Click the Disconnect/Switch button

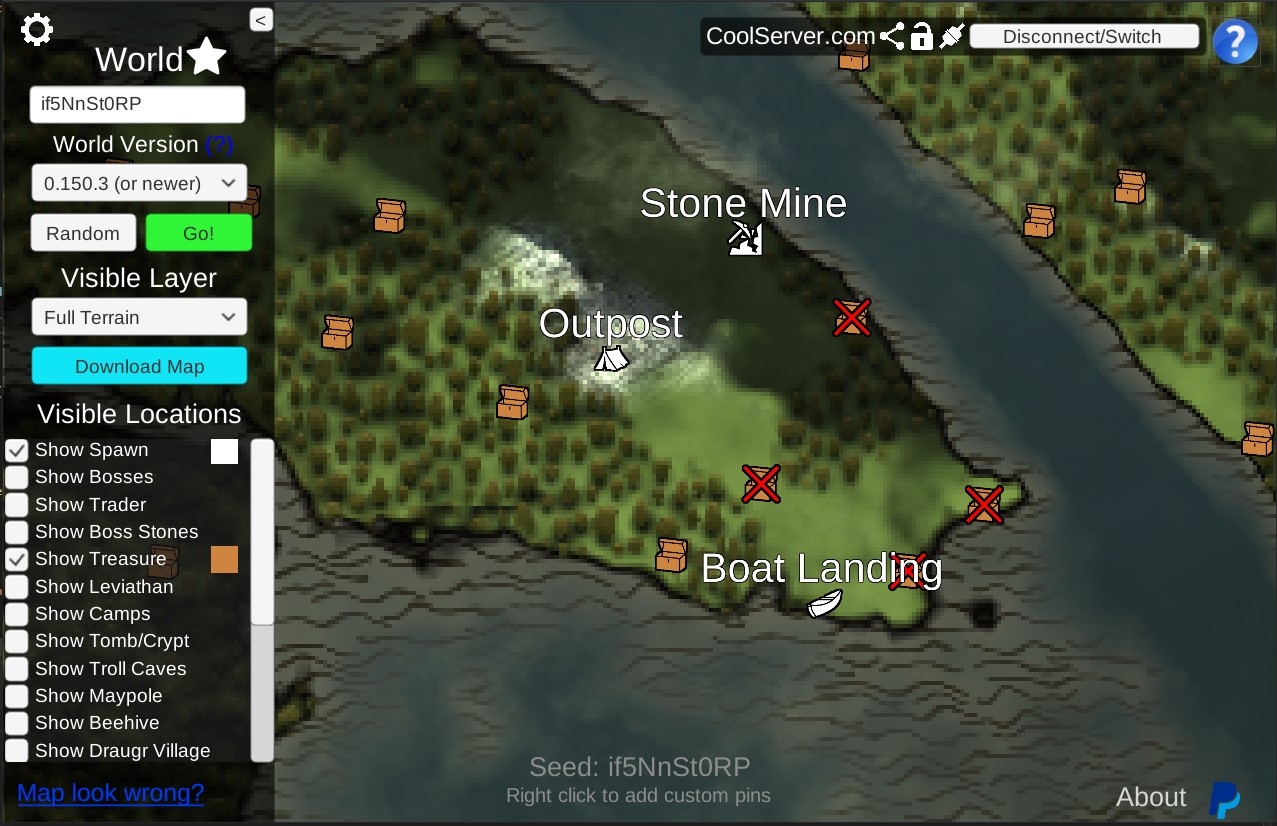(1084, 37)
